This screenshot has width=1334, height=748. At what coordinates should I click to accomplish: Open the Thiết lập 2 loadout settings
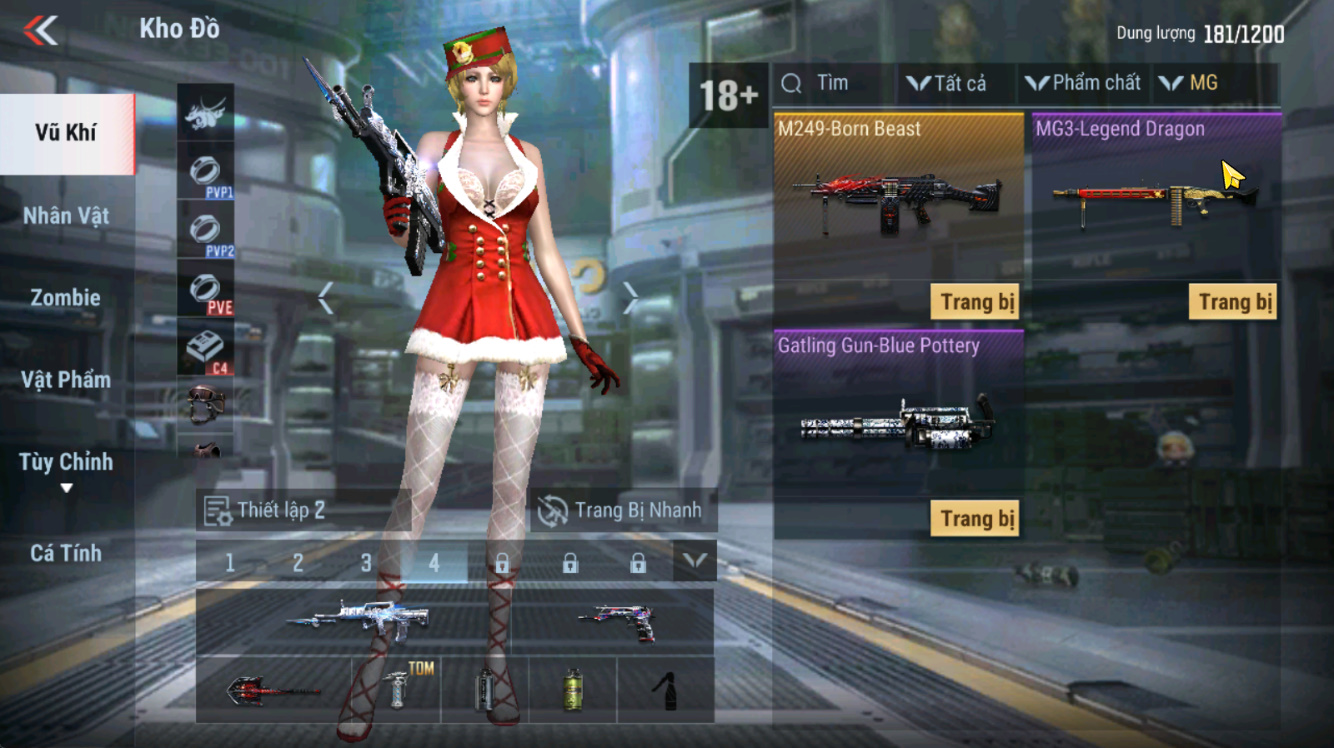267,510
